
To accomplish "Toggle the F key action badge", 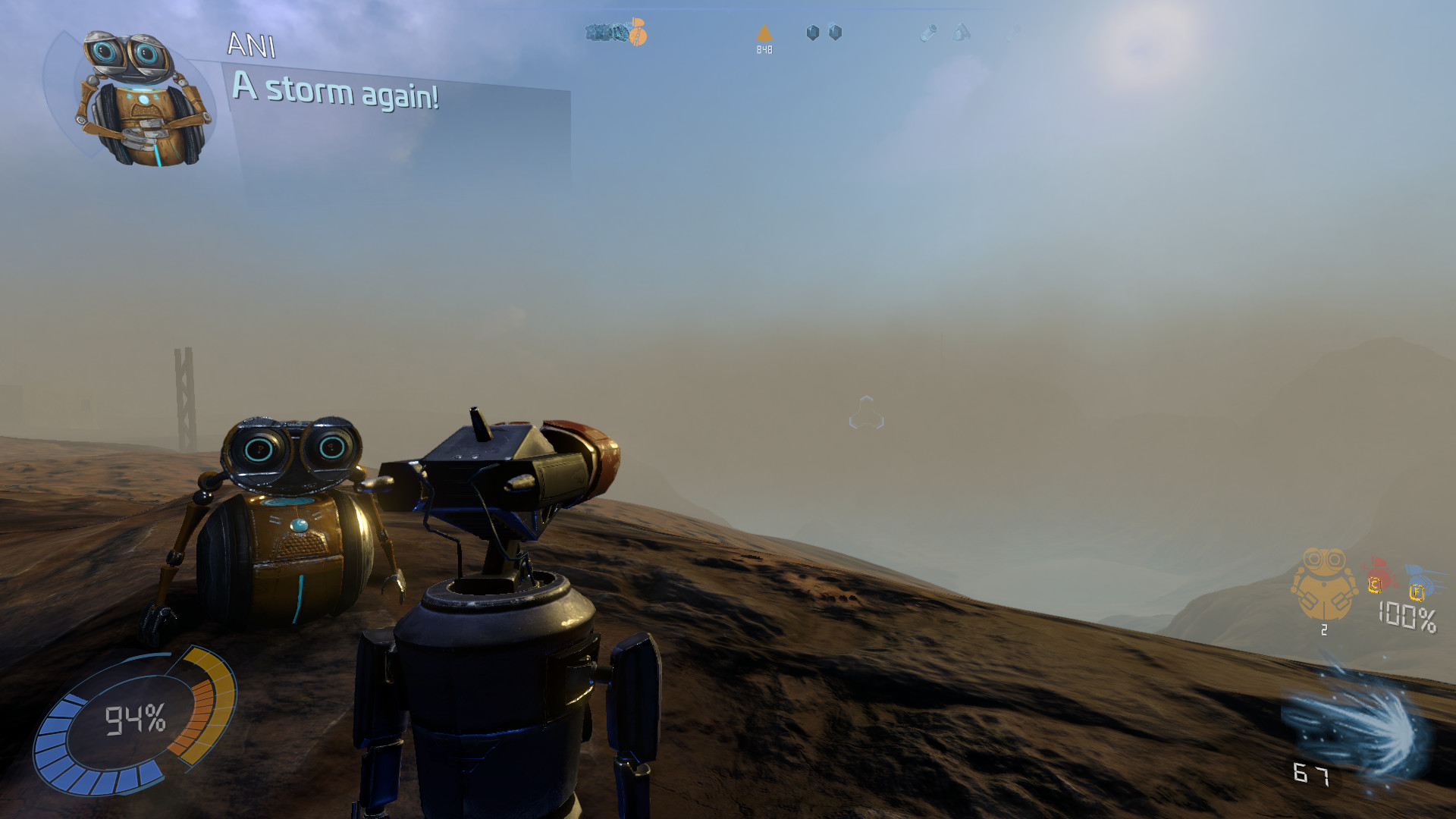I will (1416, 594).
